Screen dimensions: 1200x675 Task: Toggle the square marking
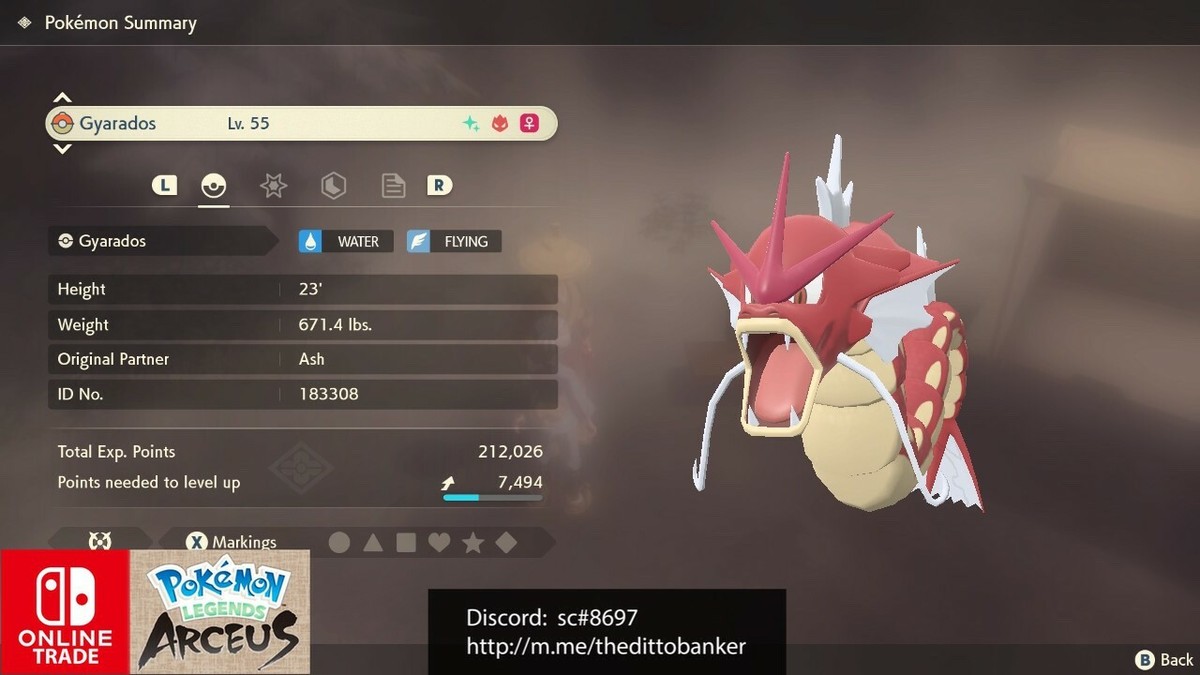pos(406,543)
